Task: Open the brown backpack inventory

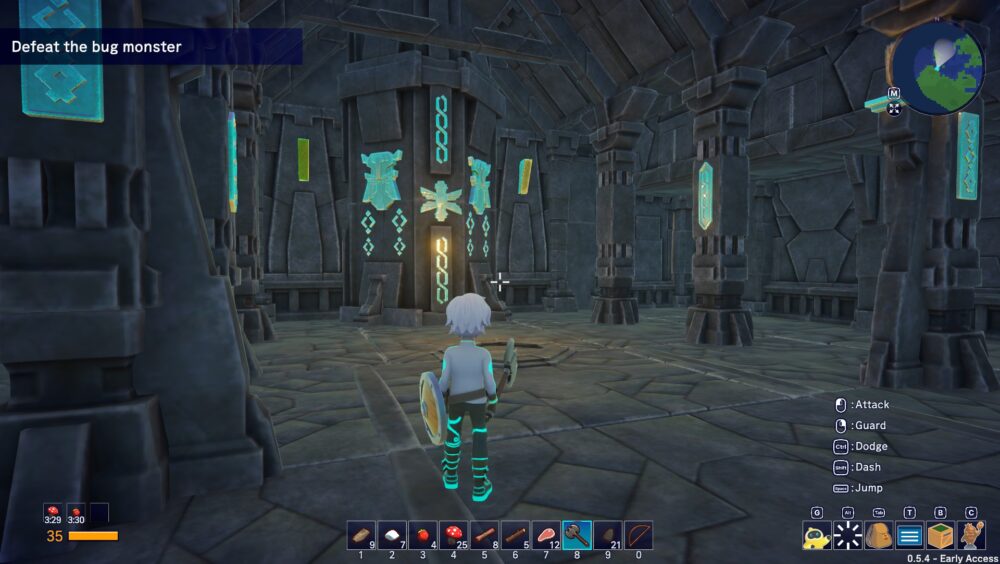Action: point(879,536)
